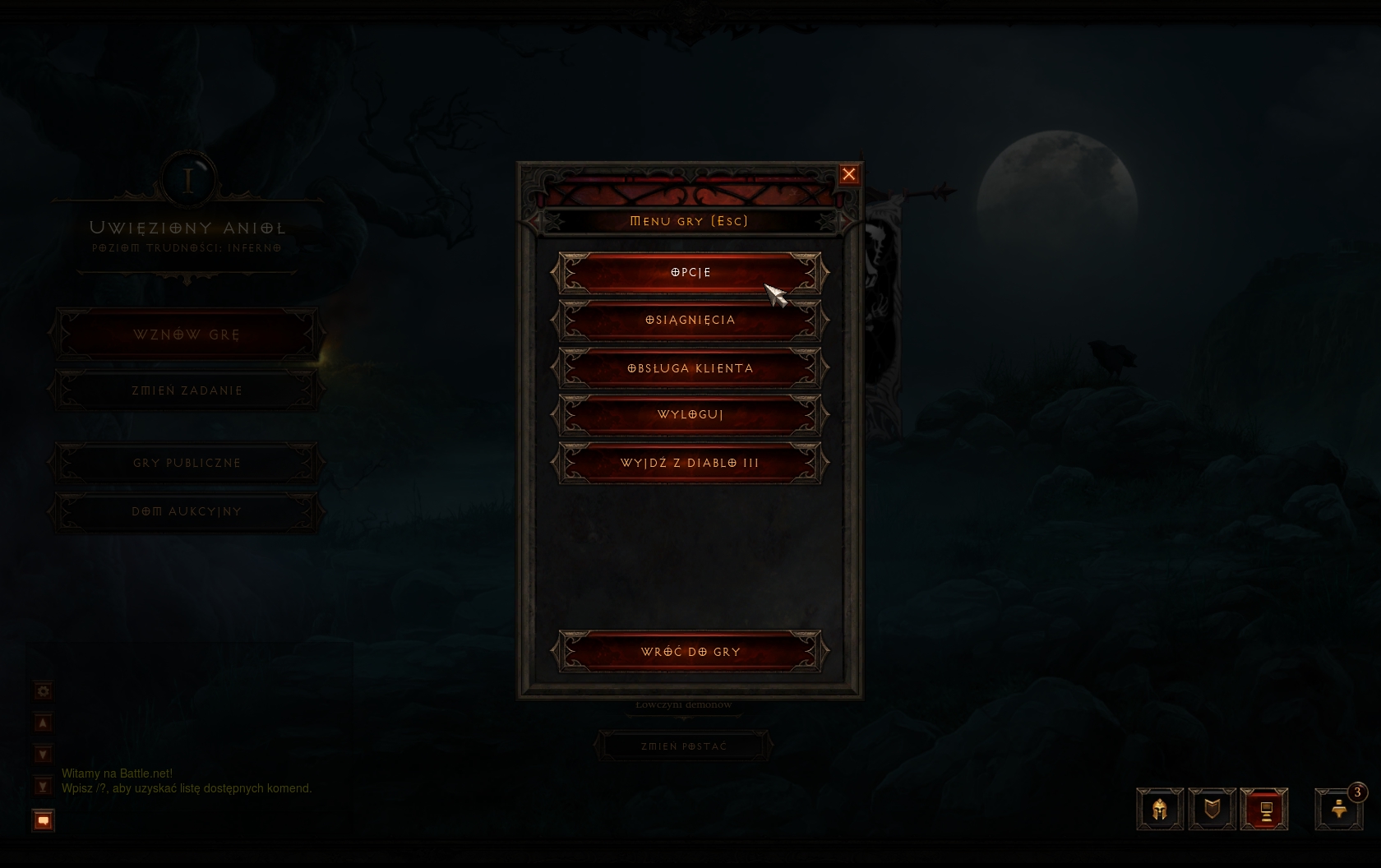Open the Opcje settings menu
Screen dimensions: 1381x868
point(690,273)
